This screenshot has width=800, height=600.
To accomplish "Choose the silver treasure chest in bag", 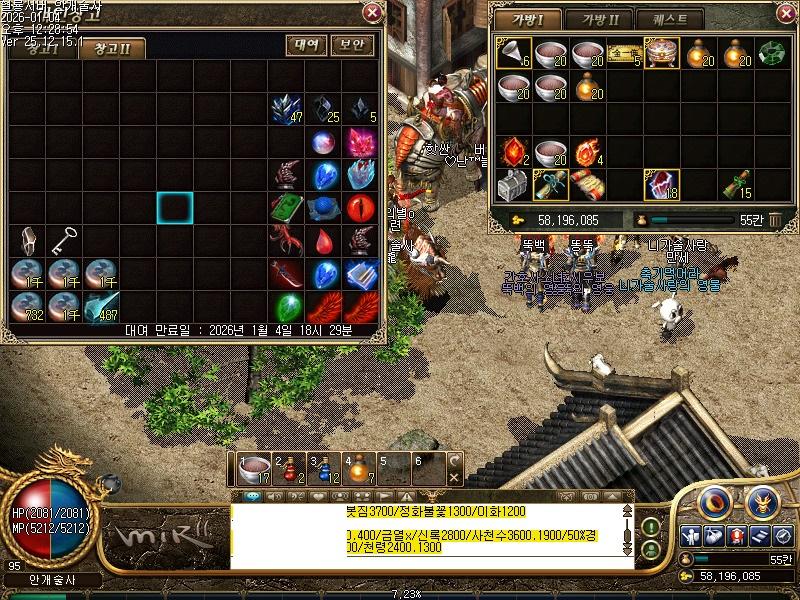I will 511,185.
